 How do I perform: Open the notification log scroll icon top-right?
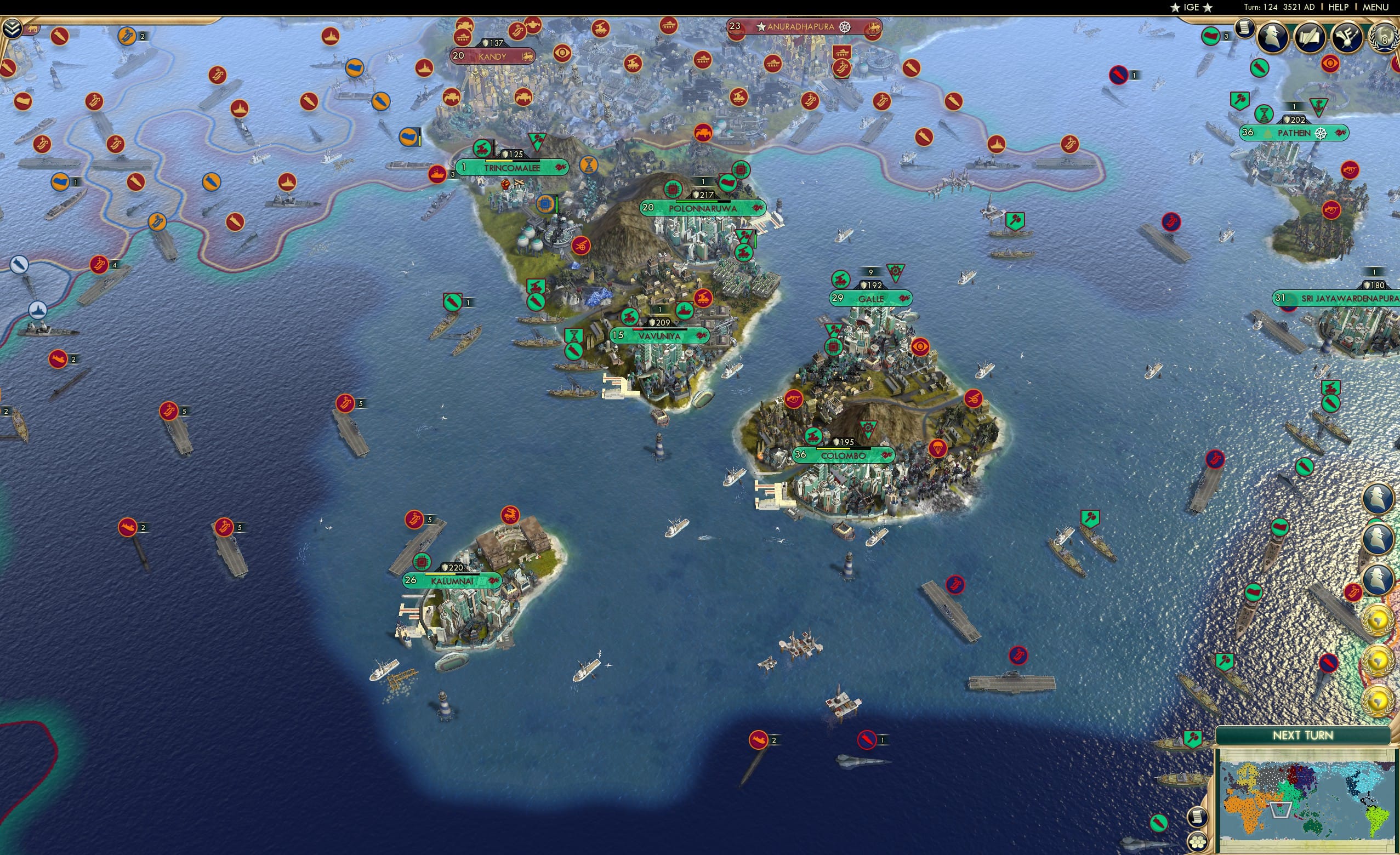coord(1245,31)
